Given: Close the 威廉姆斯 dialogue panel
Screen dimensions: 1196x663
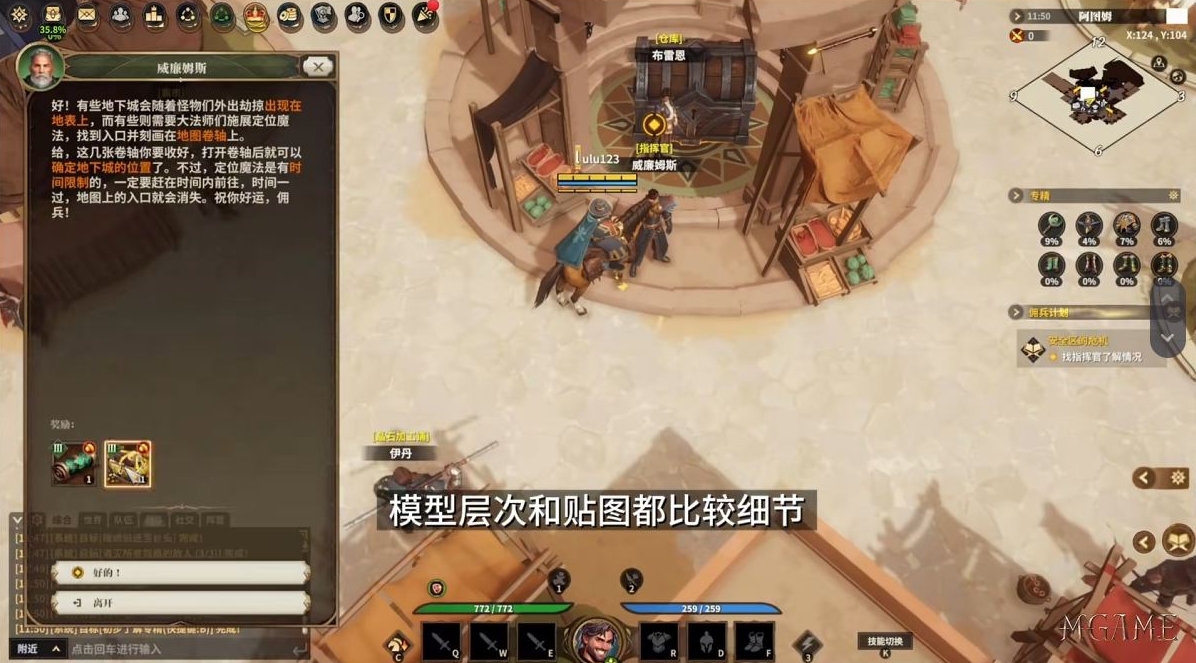Looking at the screenshot, I should pyautogui.click(x=317, y=67).
